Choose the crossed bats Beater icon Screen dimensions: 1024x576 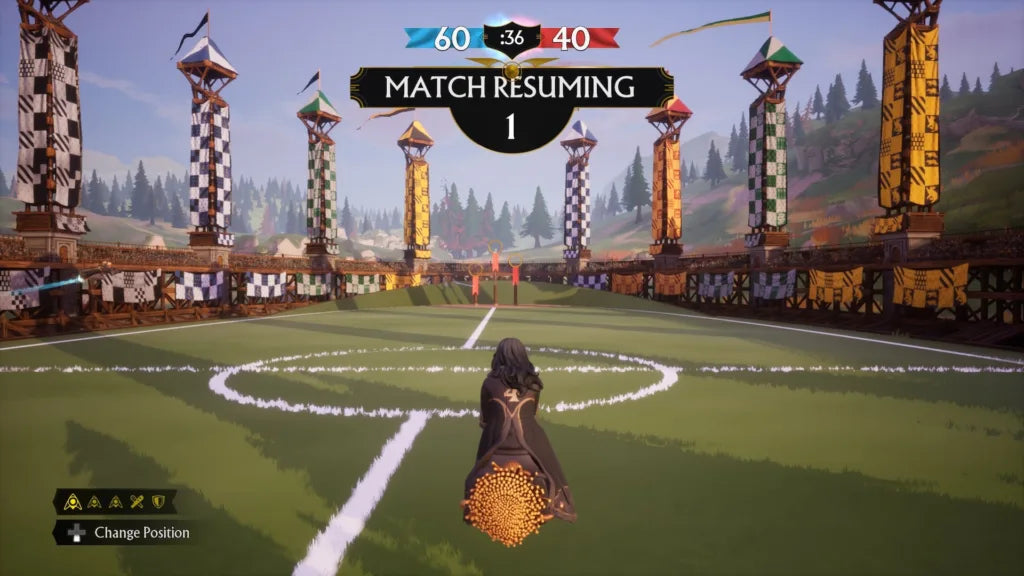(137, 502)
